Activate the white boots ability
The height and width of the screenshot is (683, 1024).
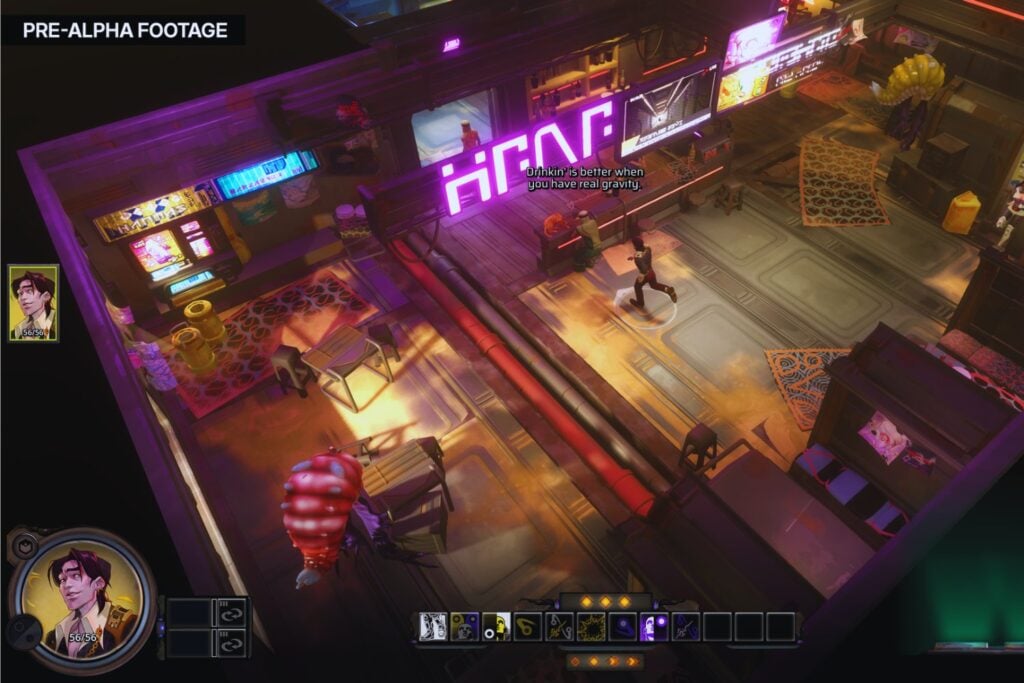433,626
